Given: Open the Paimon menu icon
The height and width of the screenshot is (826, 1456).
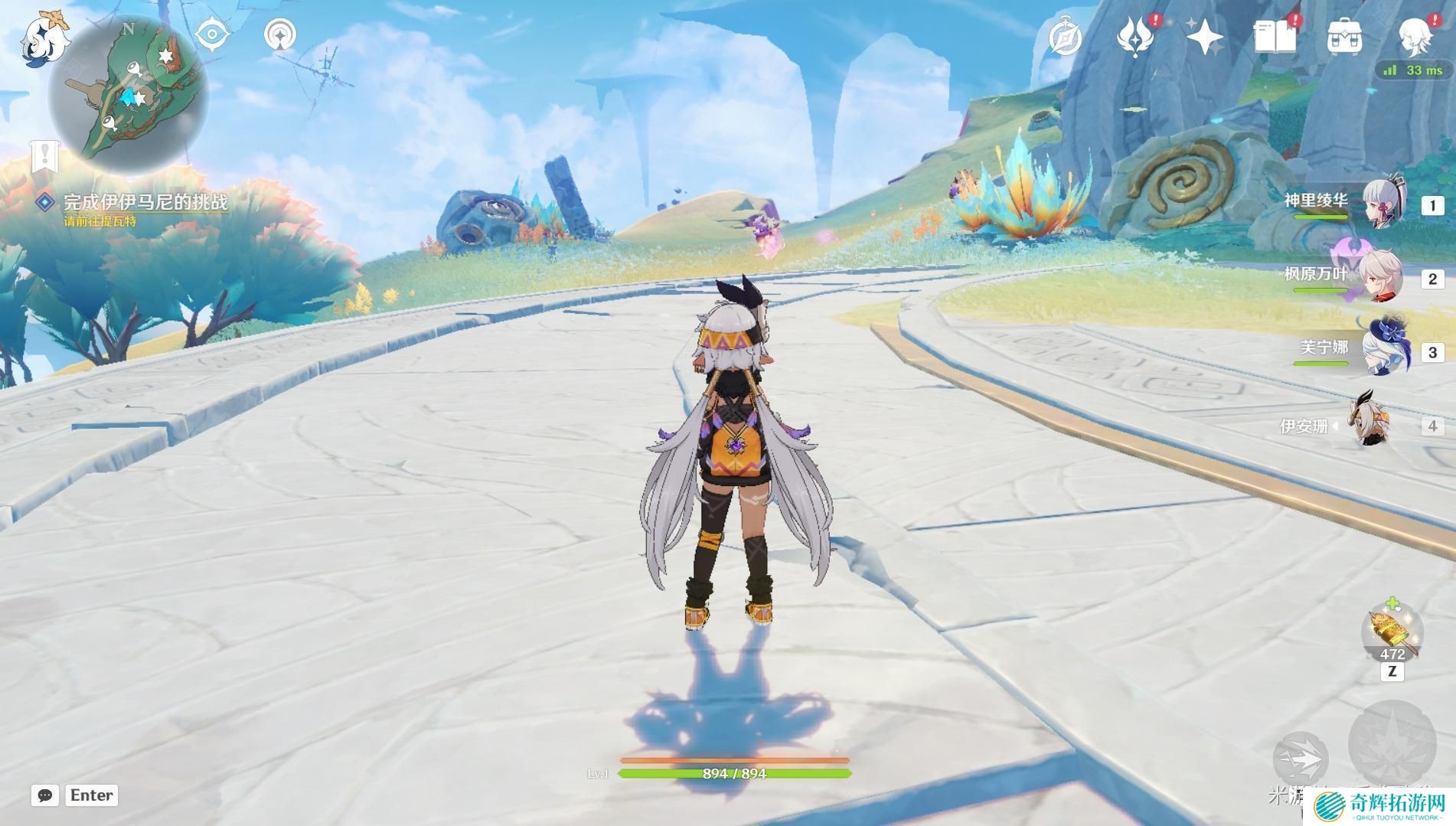Looking at the screenshot, I should [x=44, y=38].
